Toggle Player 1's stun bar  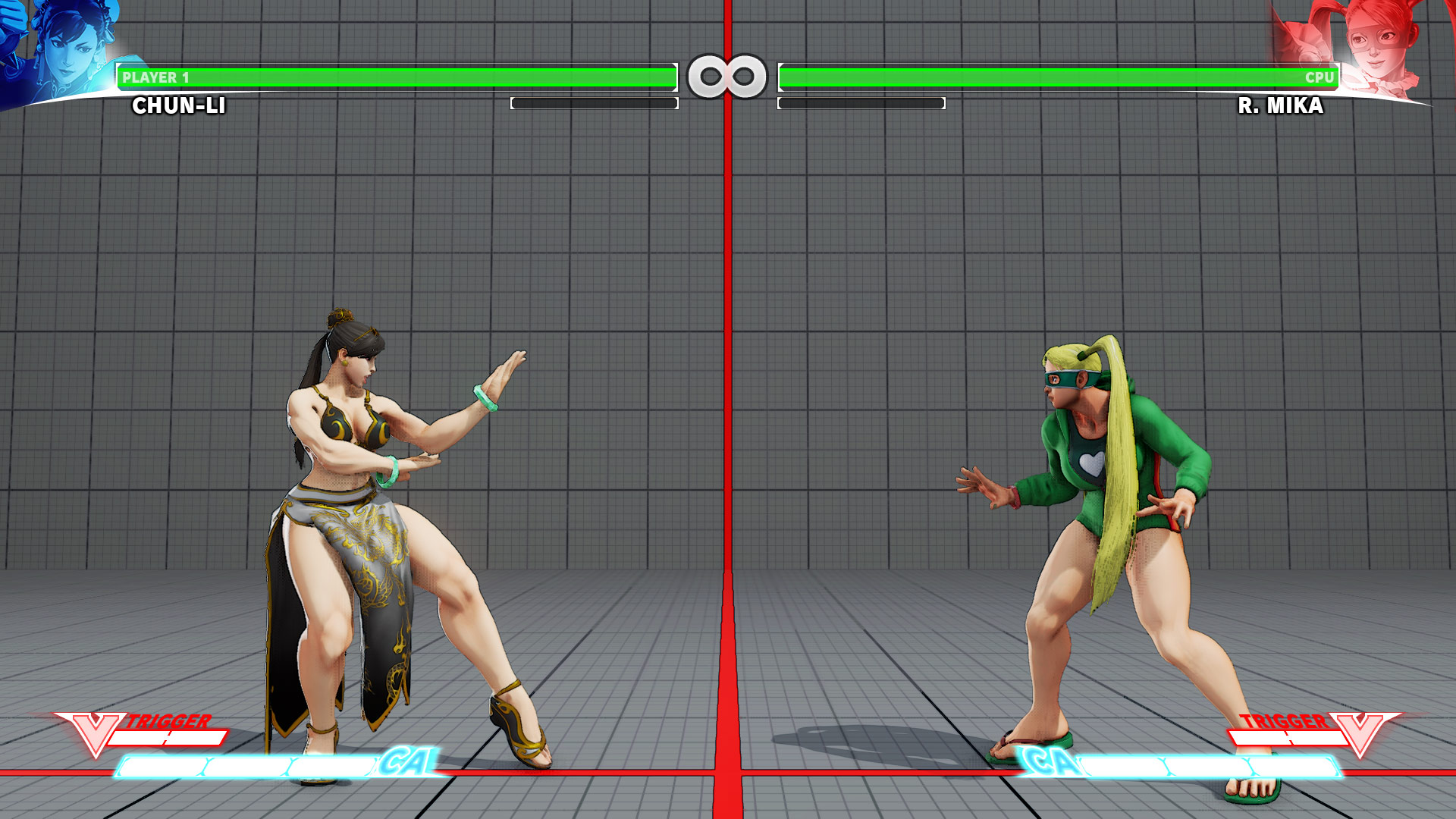coord(595,103)
